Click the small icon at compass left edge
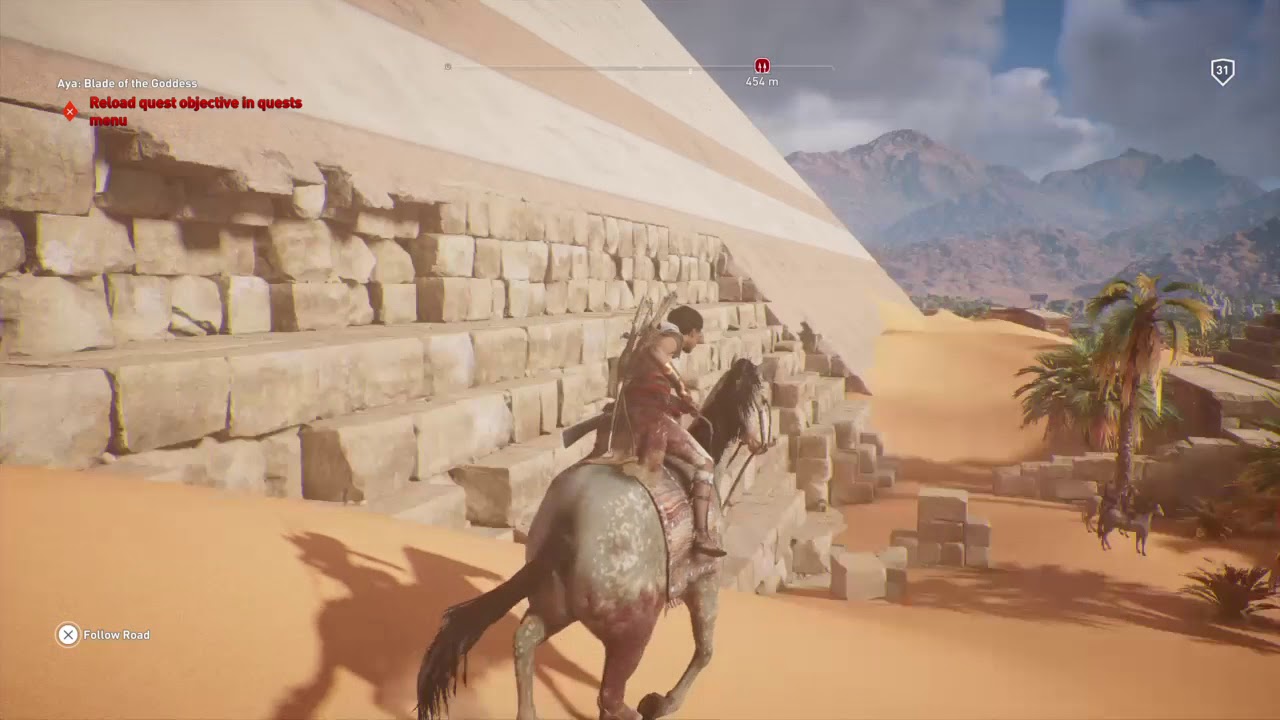Screen dimensions: 1280x720 (448, 66)
